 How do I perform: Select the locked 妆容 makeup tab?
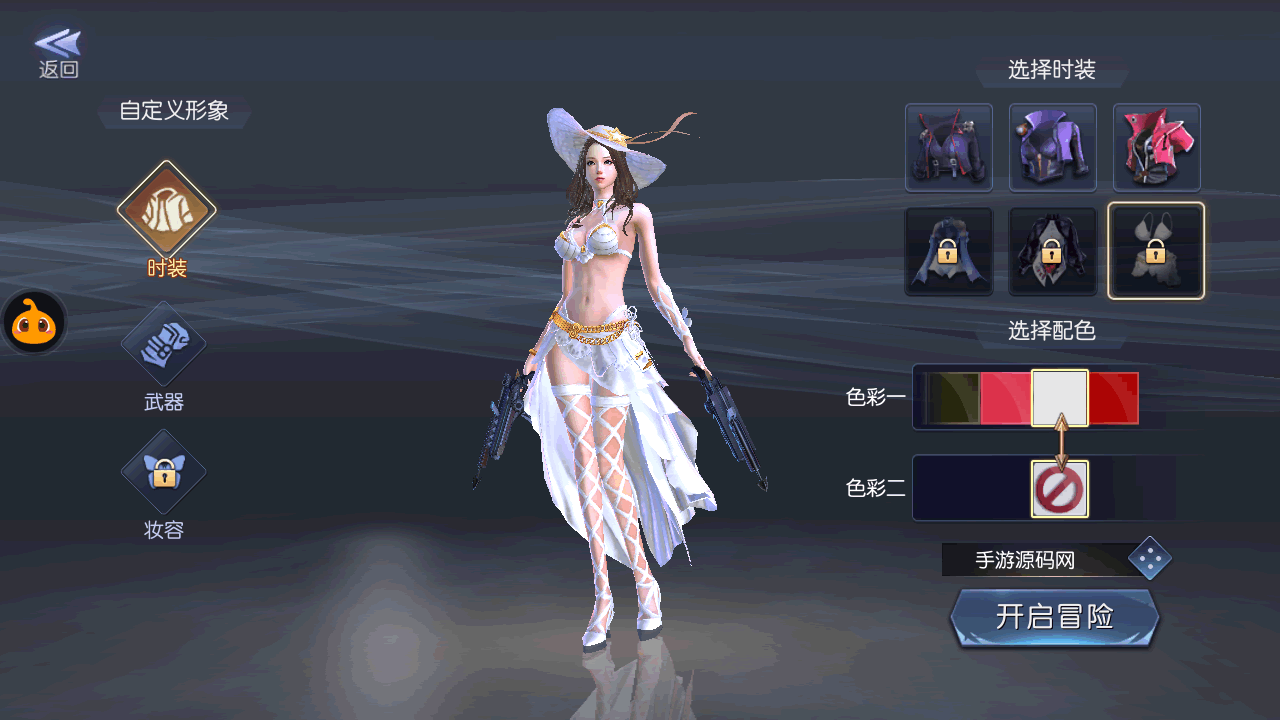coord(164,472)
